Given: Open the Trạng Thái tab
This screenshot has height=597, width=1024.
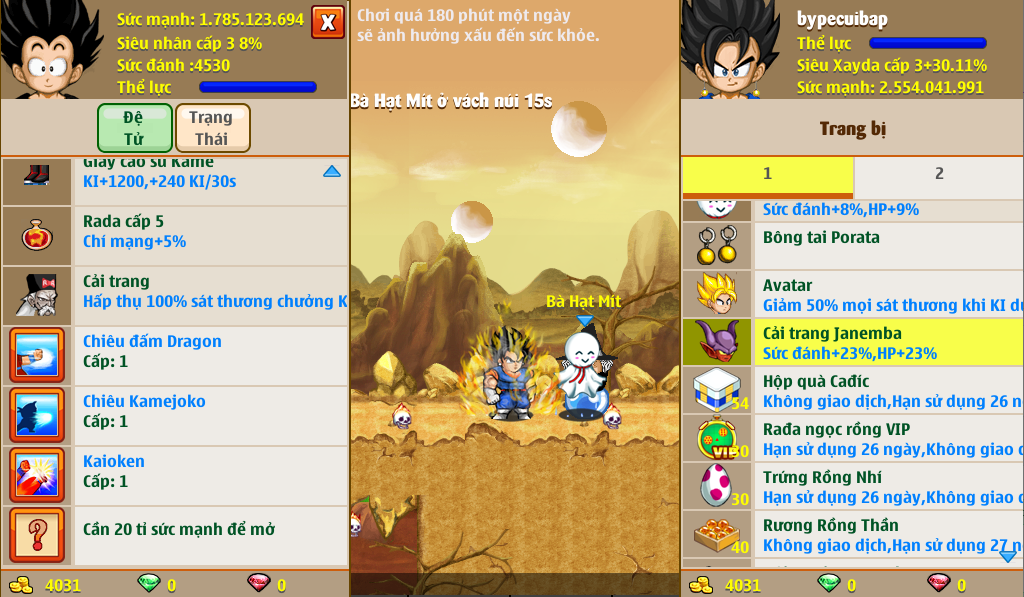Looking at the screenshot, I should tap(212, 128).
